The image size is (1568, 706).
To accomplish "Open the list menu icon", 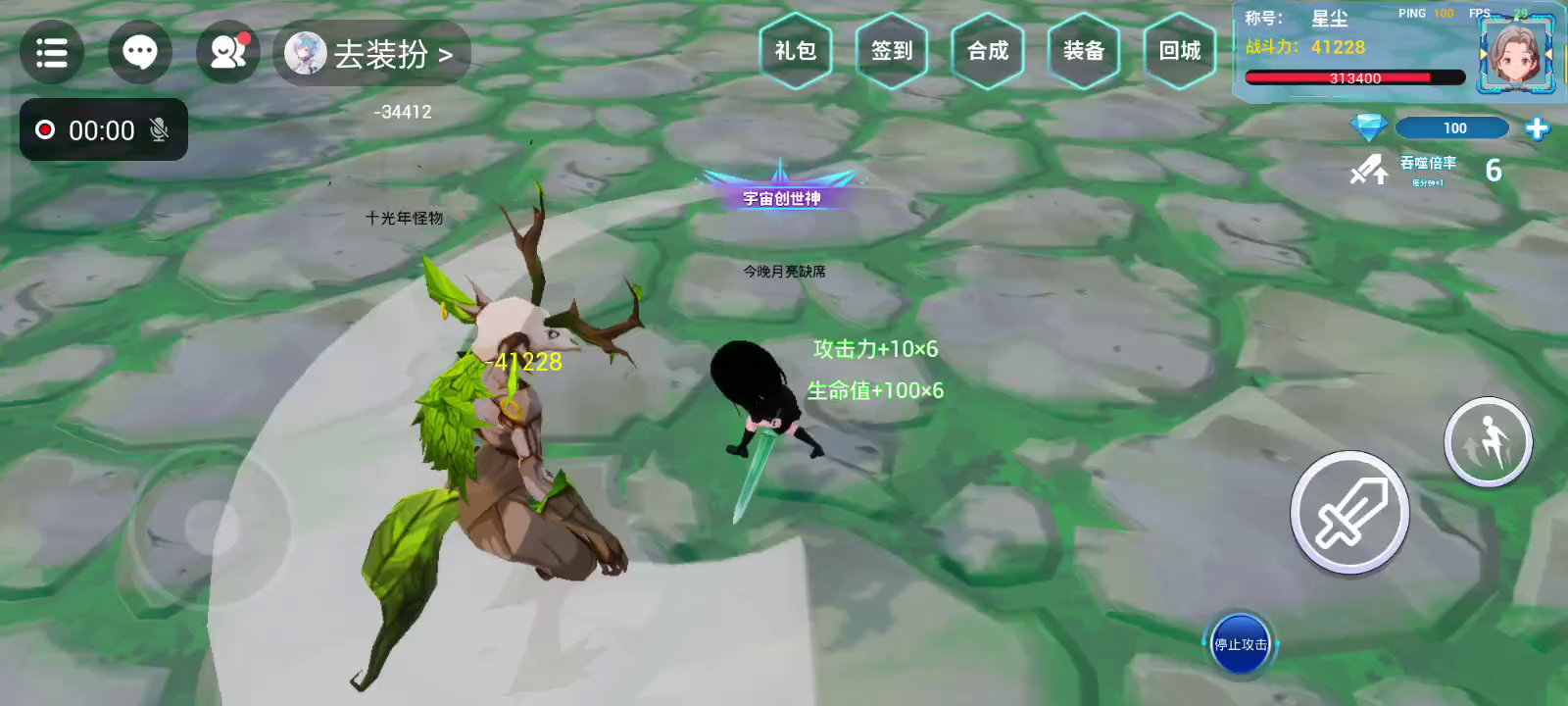I will click(52, 52).
